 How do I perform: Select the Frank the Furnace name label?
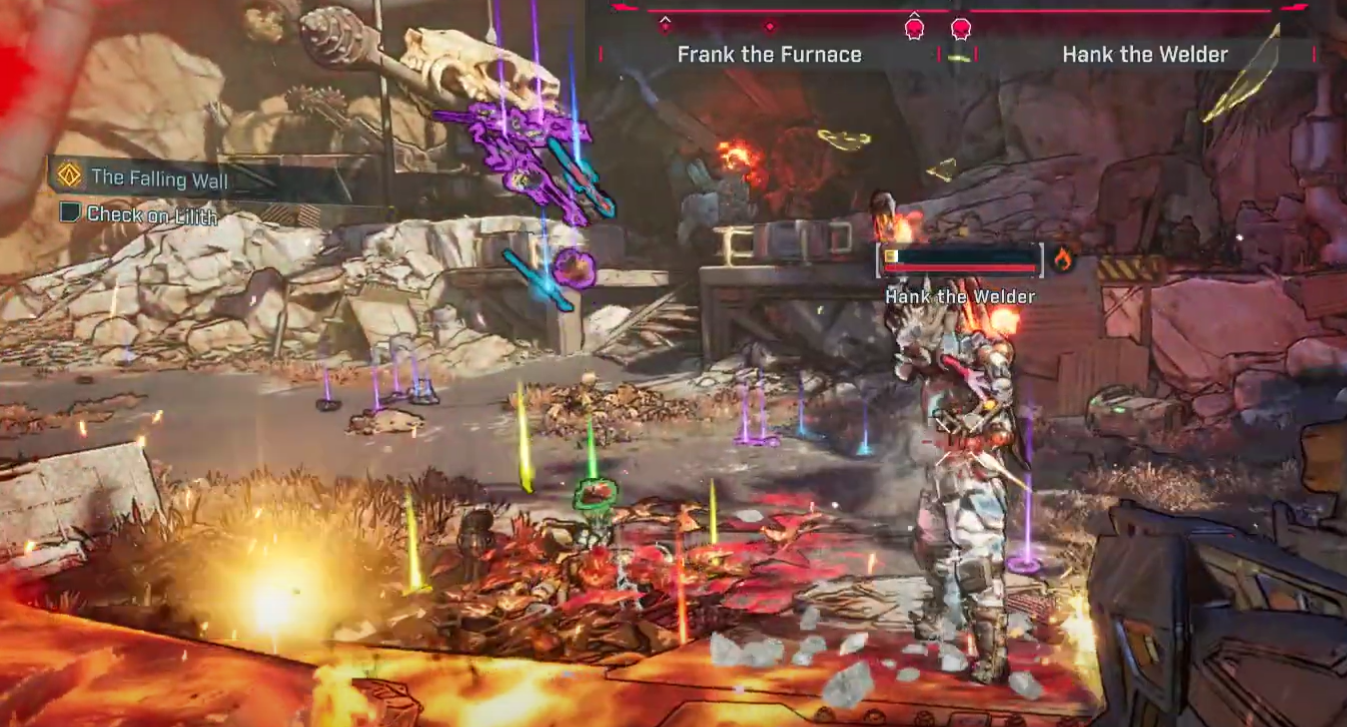coord(769,55)
